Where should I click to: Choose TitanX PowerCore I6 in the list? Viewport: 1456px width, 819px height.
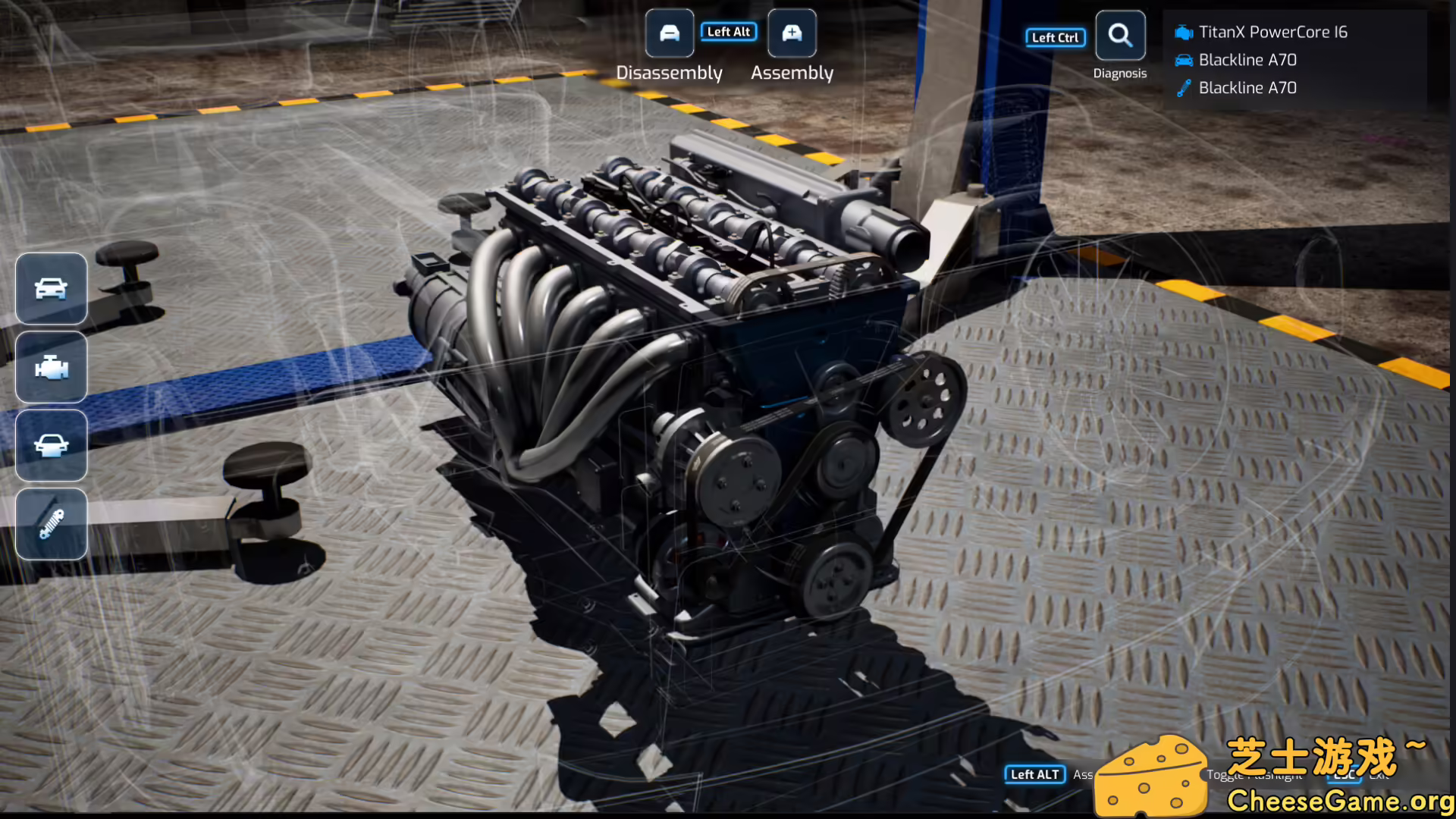tap(1272, 32)
